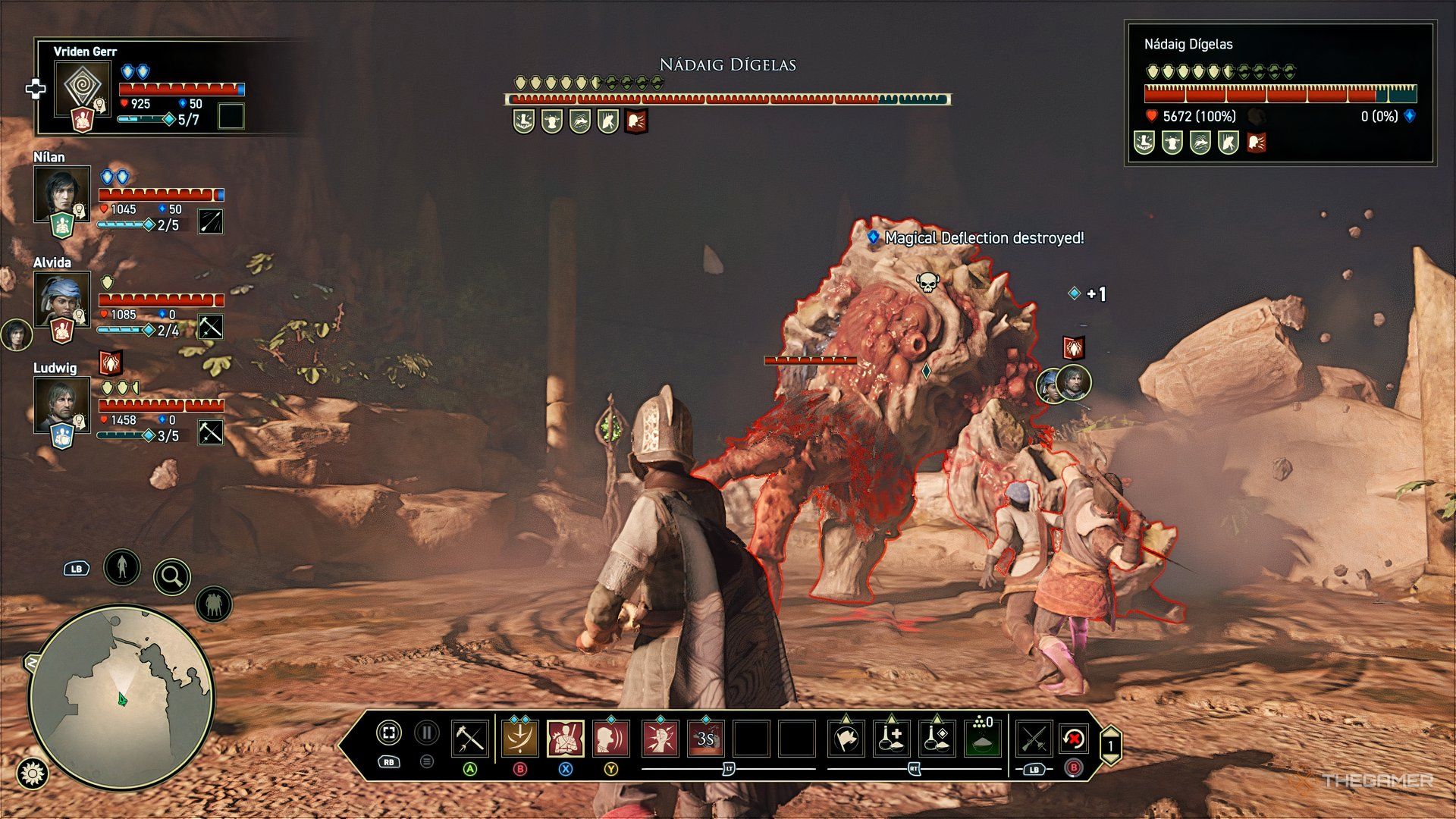
Task: Open the circular minimap
Action: pyautogui.click(x=121, y=696)
